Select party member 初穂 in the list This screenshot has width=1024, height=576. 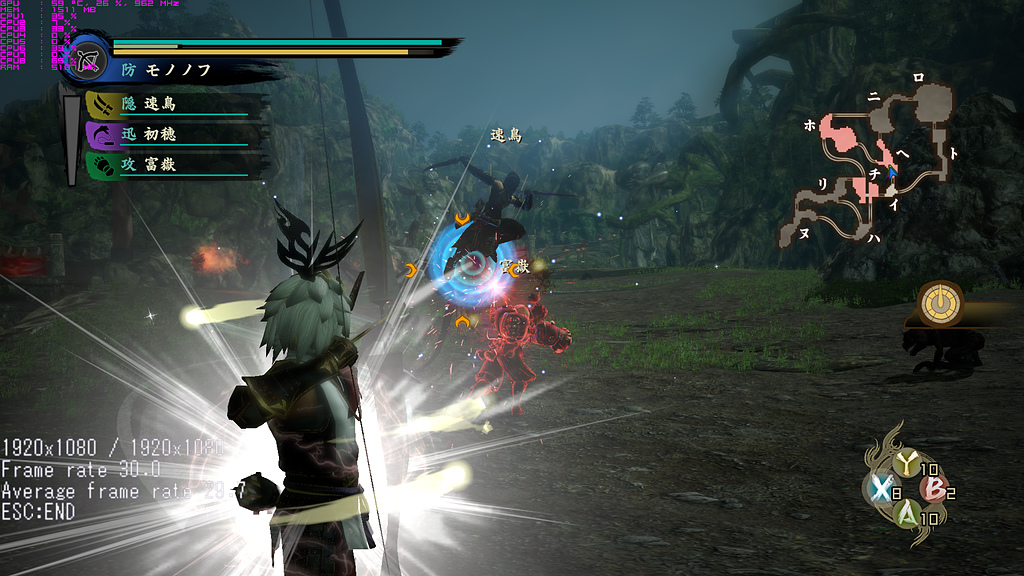162,134
